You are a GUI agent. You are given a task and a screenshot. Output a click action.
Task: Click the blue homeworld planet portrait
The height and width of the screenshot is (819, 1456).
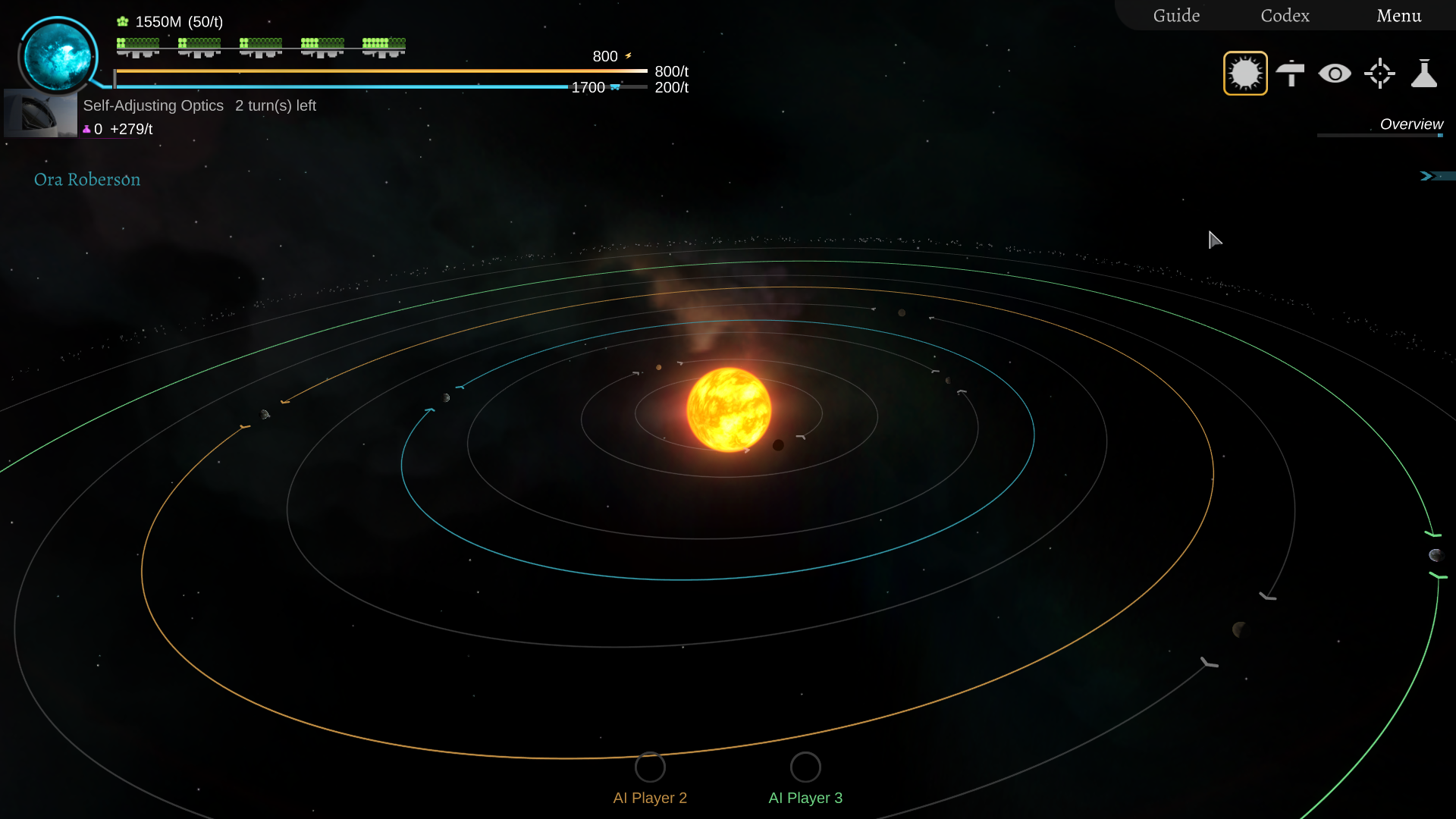click(x=58, y=56)
